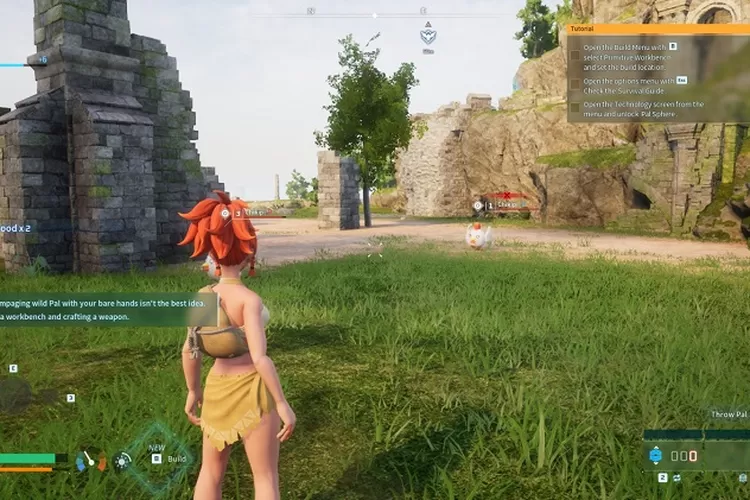Select the blue Pal Sphere icon
750x500 pixels.
coord(656,455)
